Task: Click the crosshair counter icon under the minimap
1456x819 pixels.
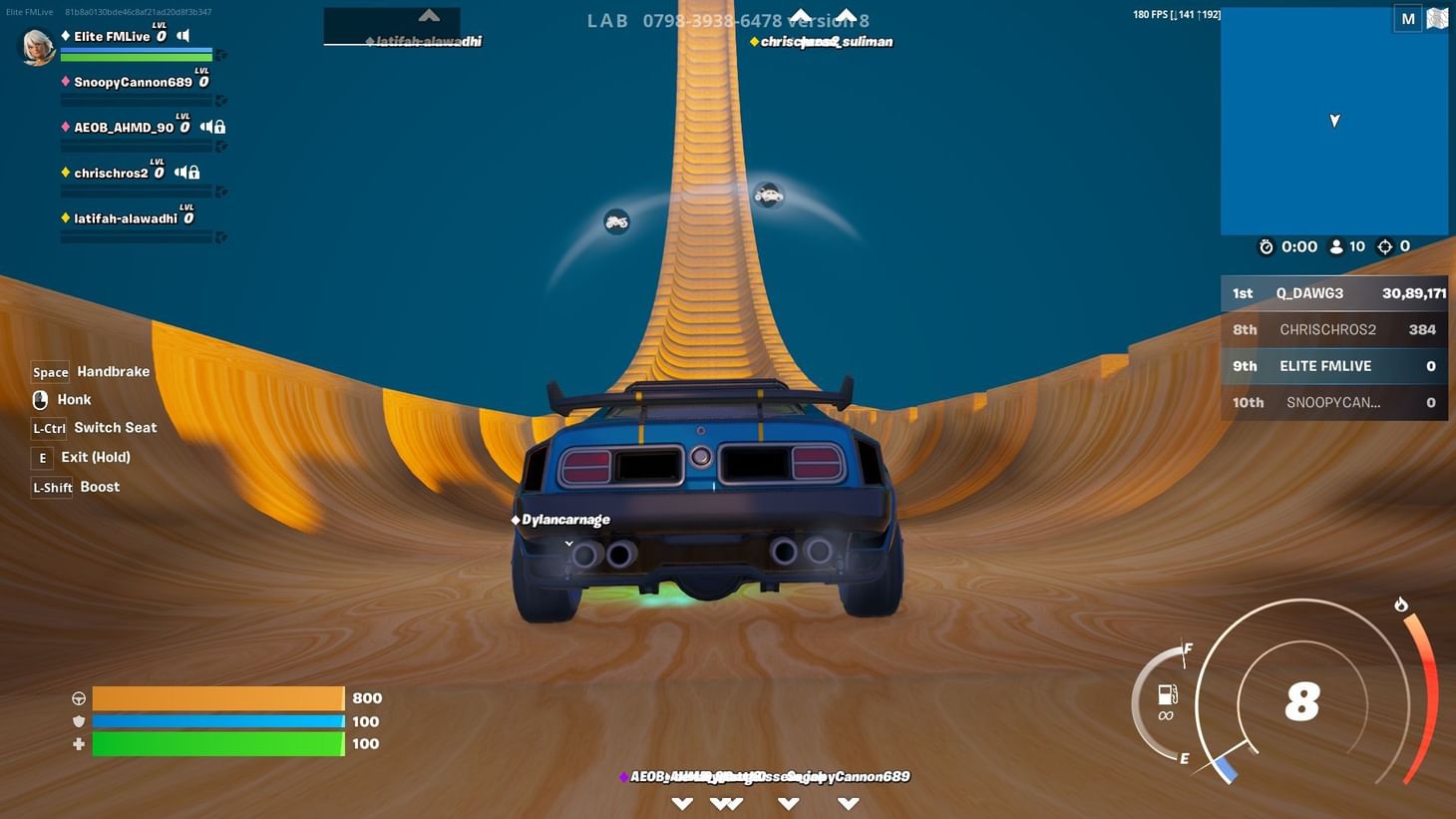Action: click(x=1385, y=246)
